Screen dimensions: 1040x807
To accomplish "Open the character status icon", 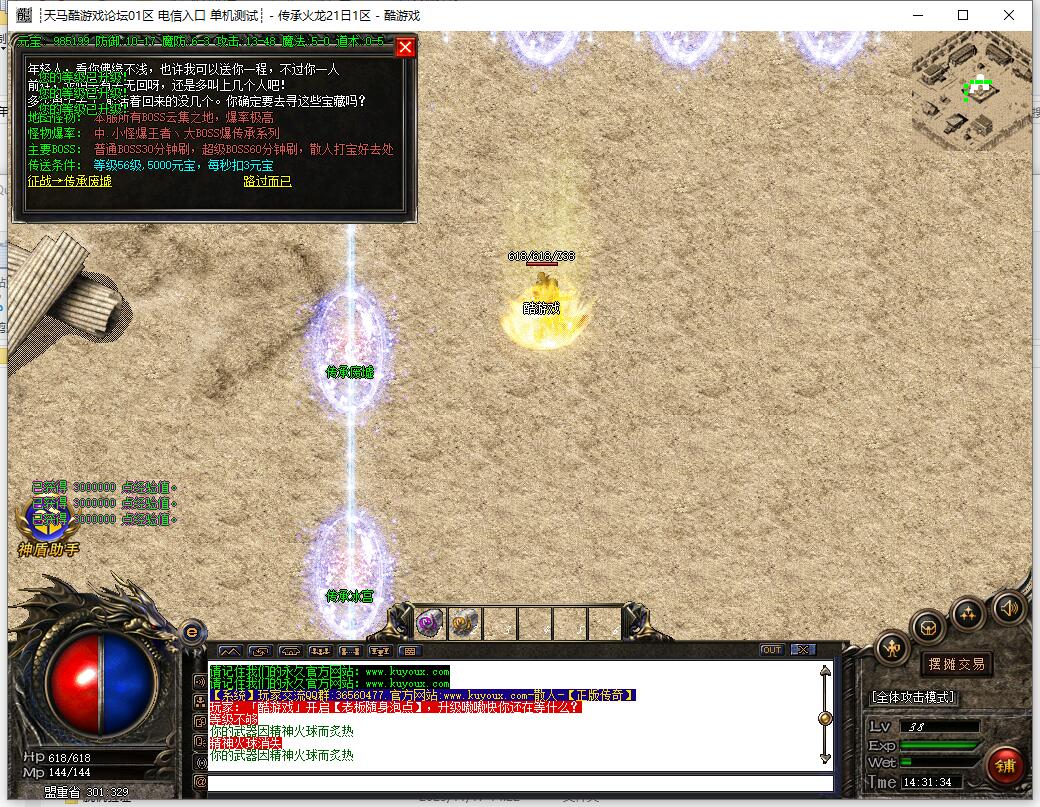I will tap(892, 649).
